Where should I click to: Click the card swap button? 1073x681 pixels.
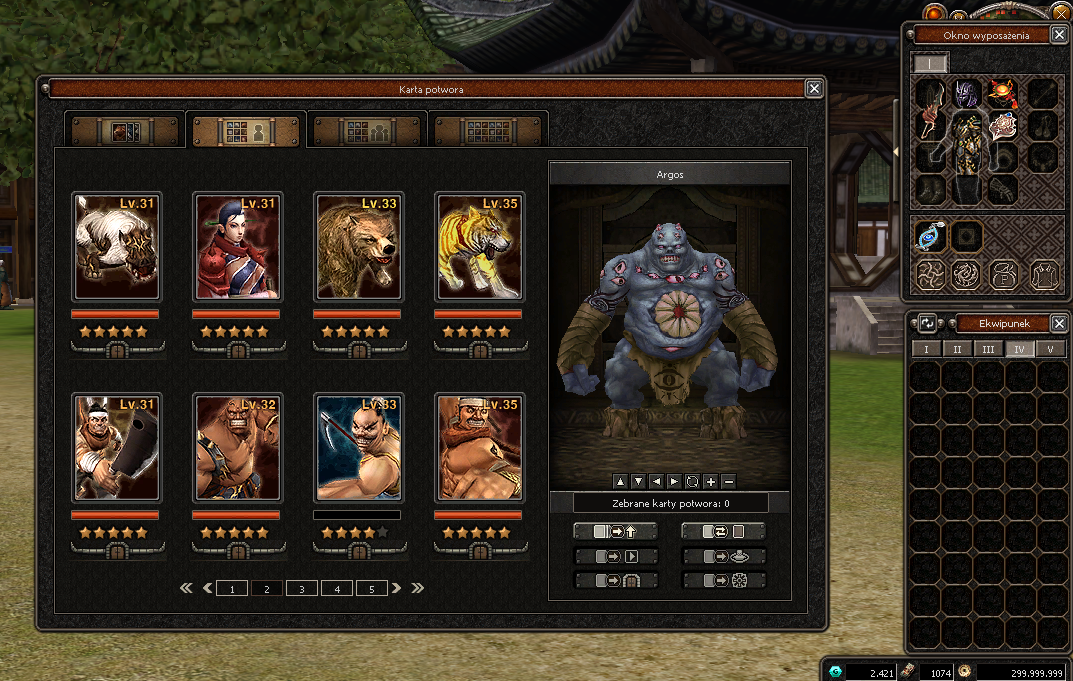[x=724, y=532]
